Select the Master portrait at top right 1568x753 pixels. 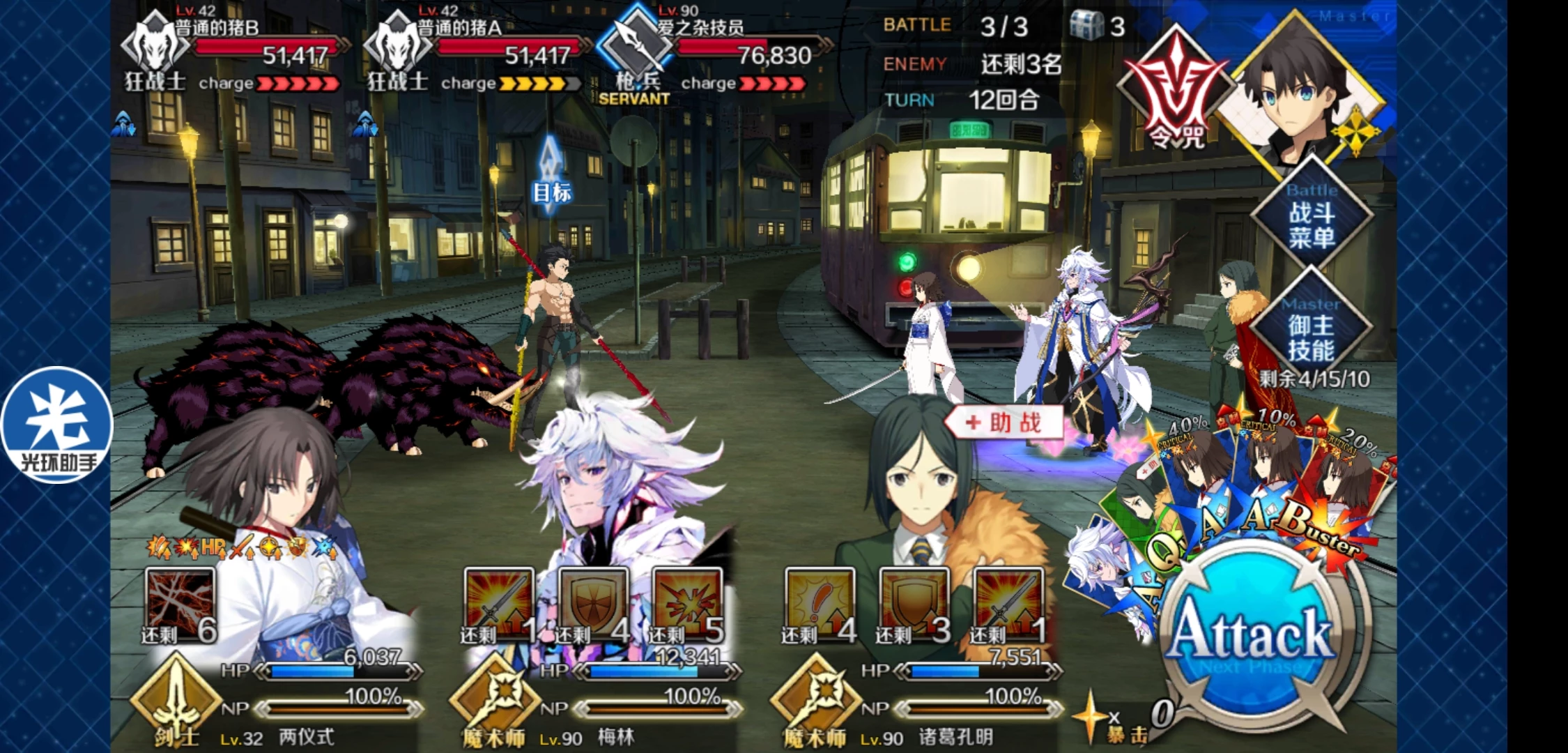[1298, 91]
